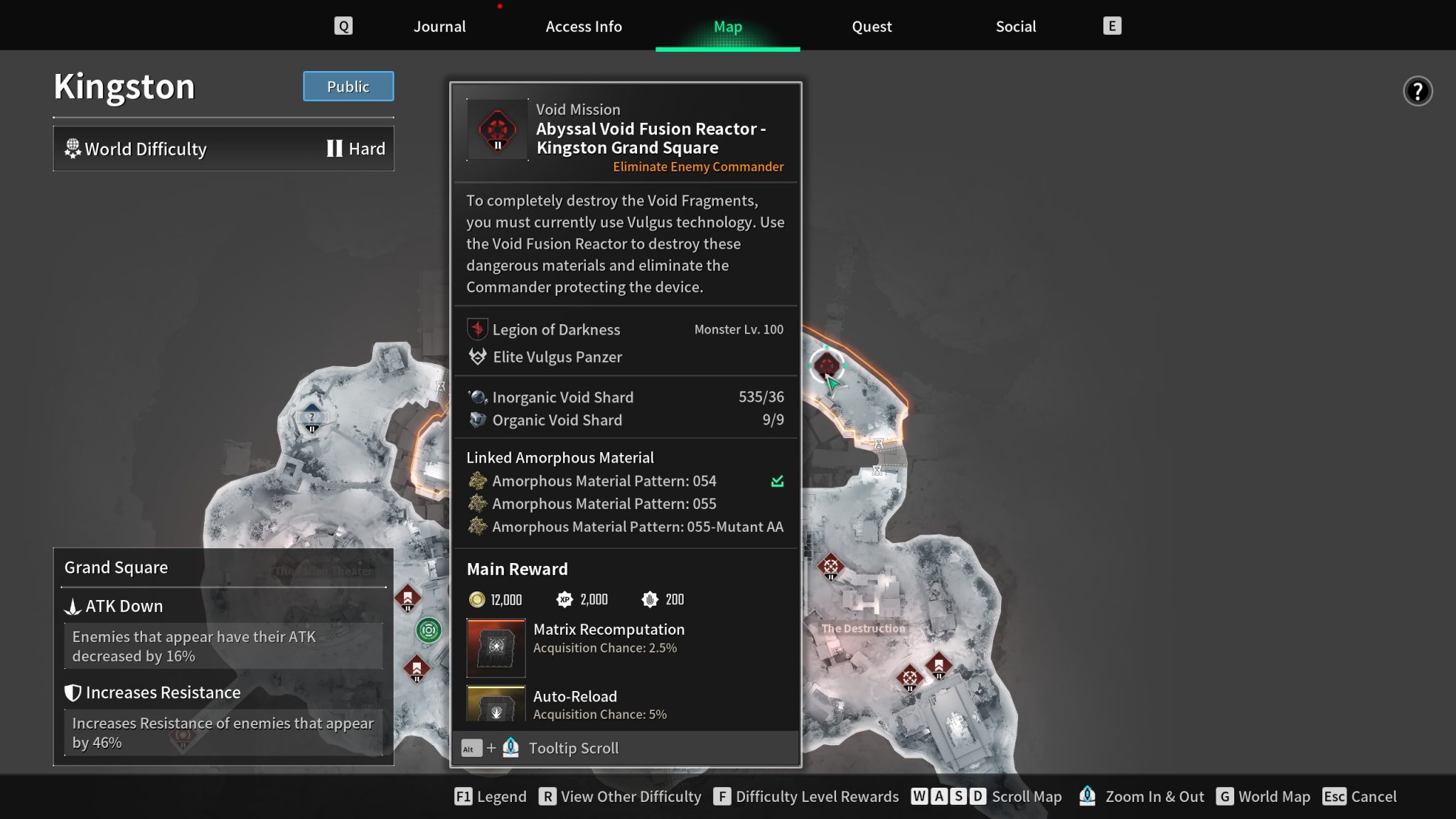This screenshot has height=819, width=1456.
Task: Select the Legion of Darkness faction icon
Action: tap(477, 329)
